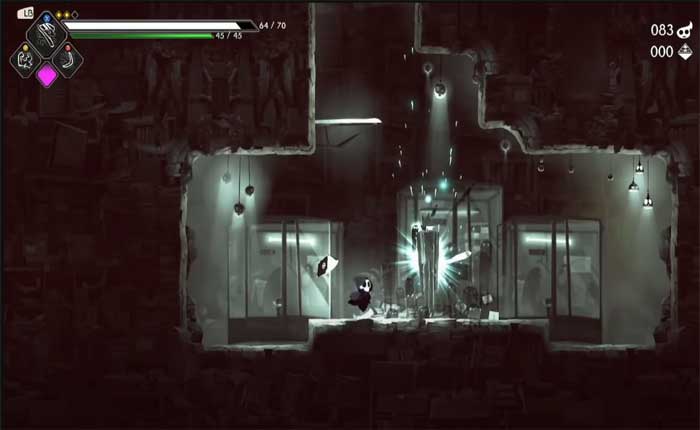Activate the right skill diamond with red marker

coord(67,59)
